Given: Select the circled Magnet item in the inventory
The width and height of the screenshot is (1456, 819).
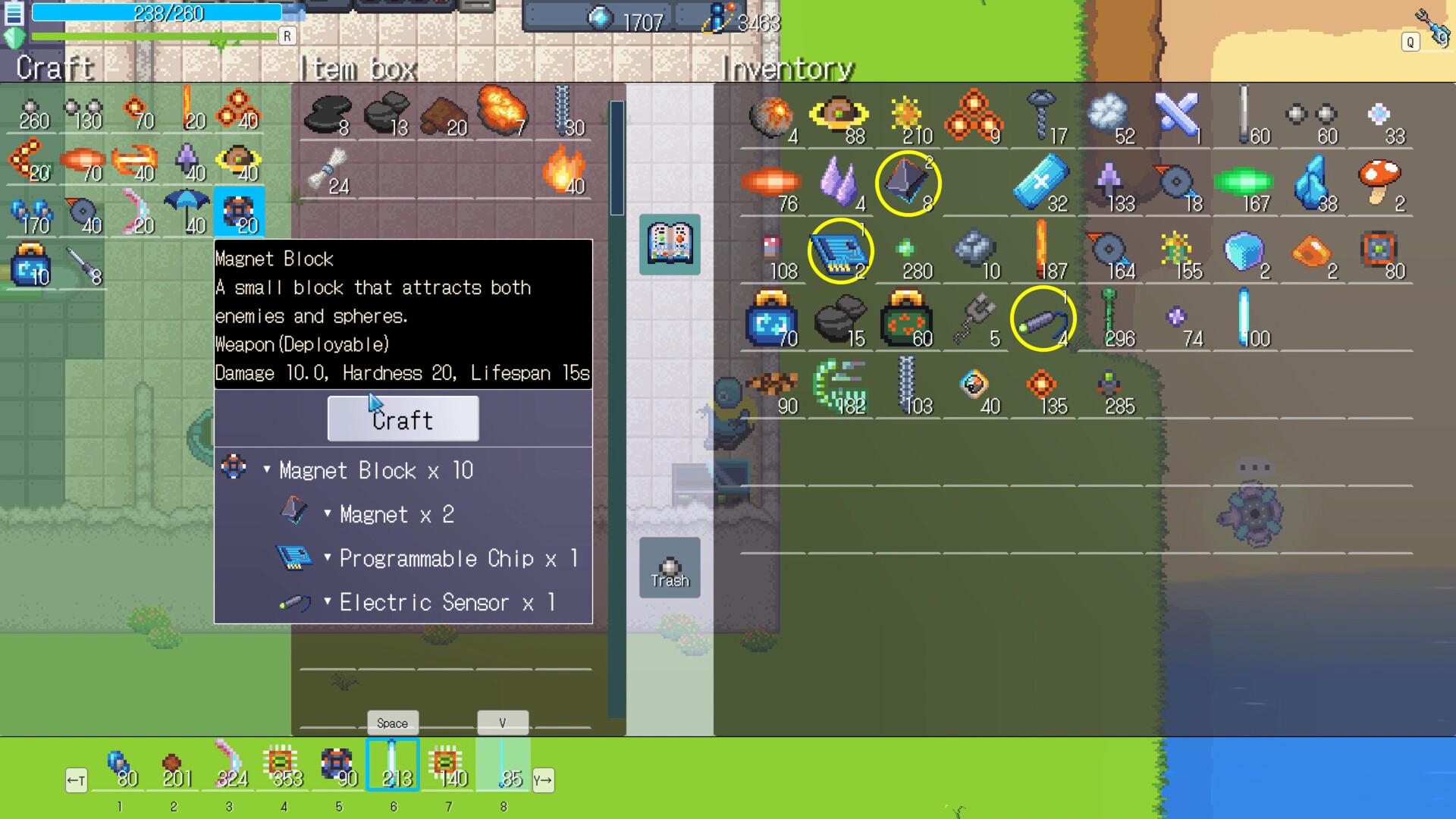Looking at the screenshot, I should click(908, 182).
